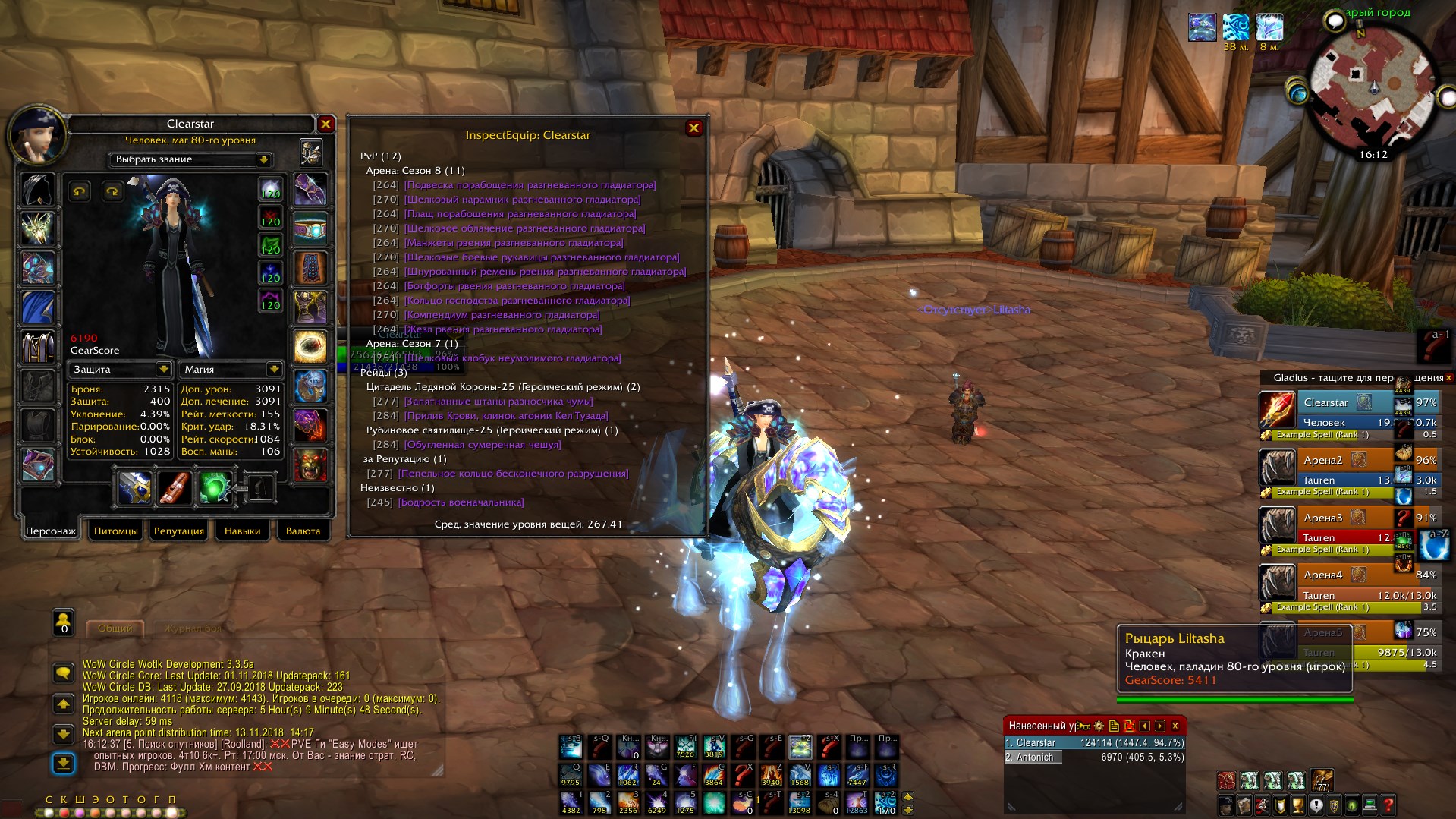Close the InspectEquip panel

point(693,128)
